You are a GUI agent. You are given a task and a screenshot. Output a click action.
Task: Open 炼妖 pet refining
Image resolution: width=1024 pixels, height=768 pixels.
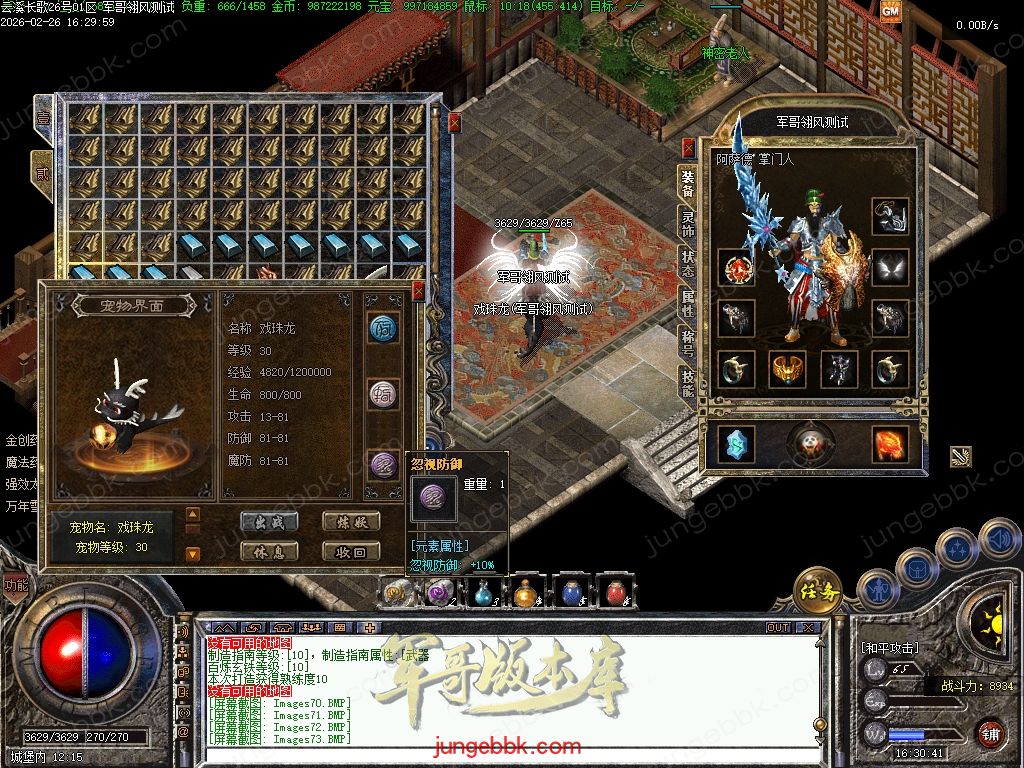click(x=351, y=521)
